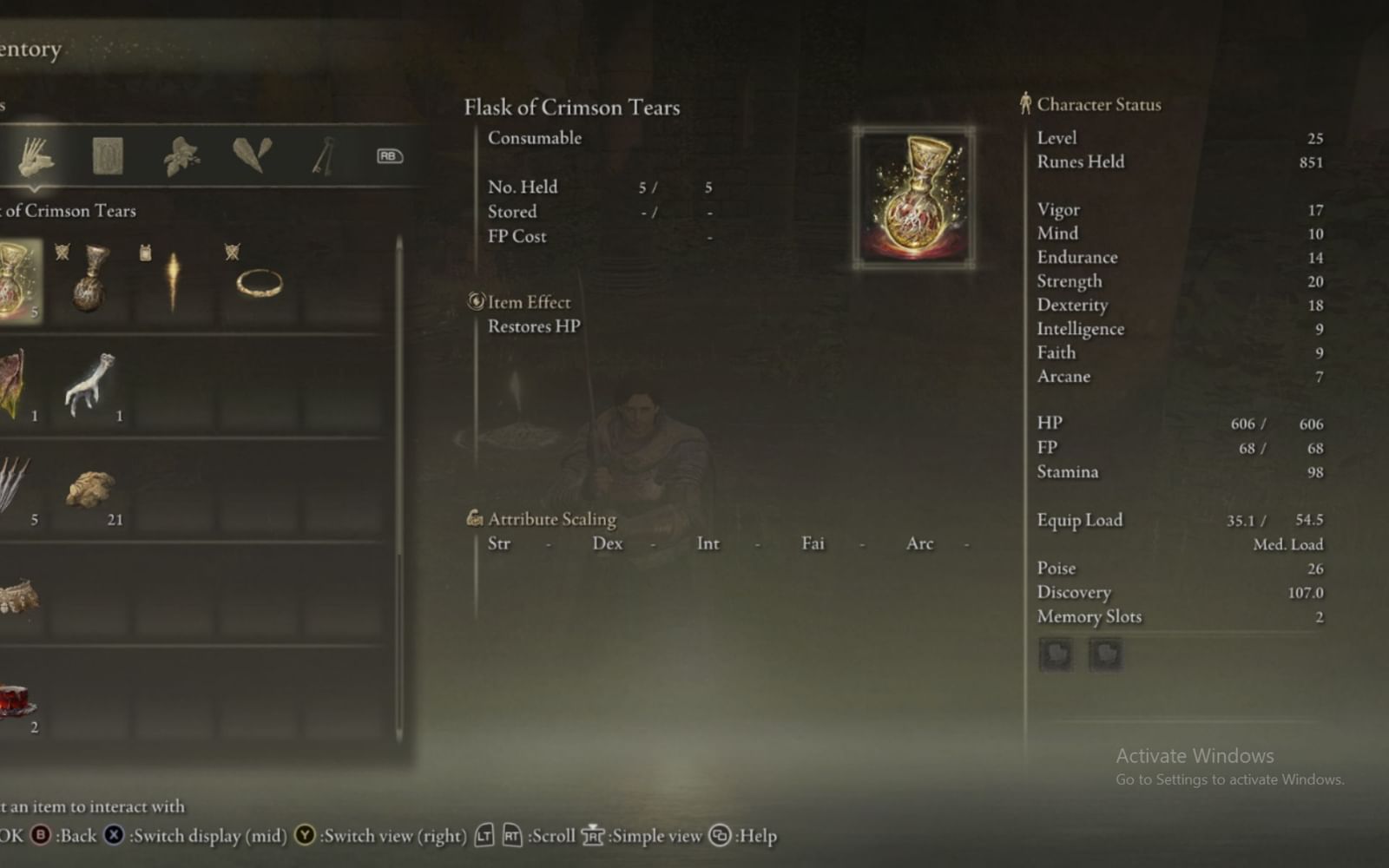Click the Character Status figure icon
This screenshot has height=868, width=1389.
[1026, 103]
